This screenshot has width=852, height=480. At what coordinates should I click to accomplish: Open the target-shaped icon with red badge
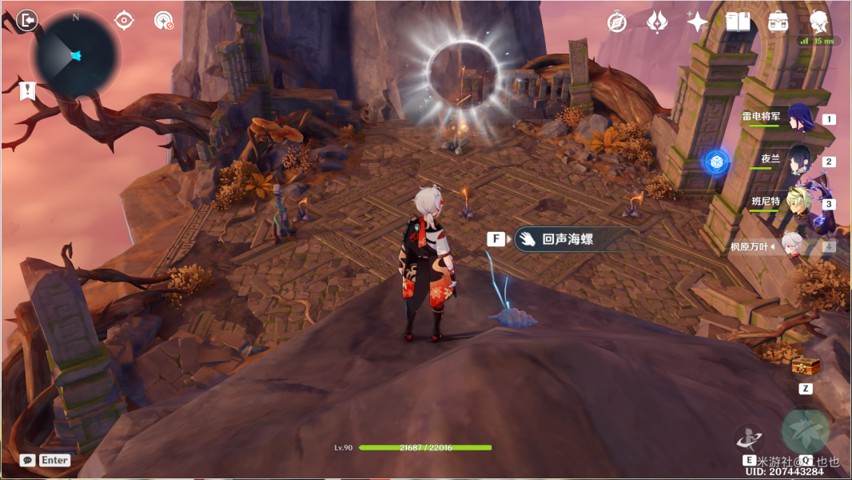pyautogui.click(x=163, y=21)
